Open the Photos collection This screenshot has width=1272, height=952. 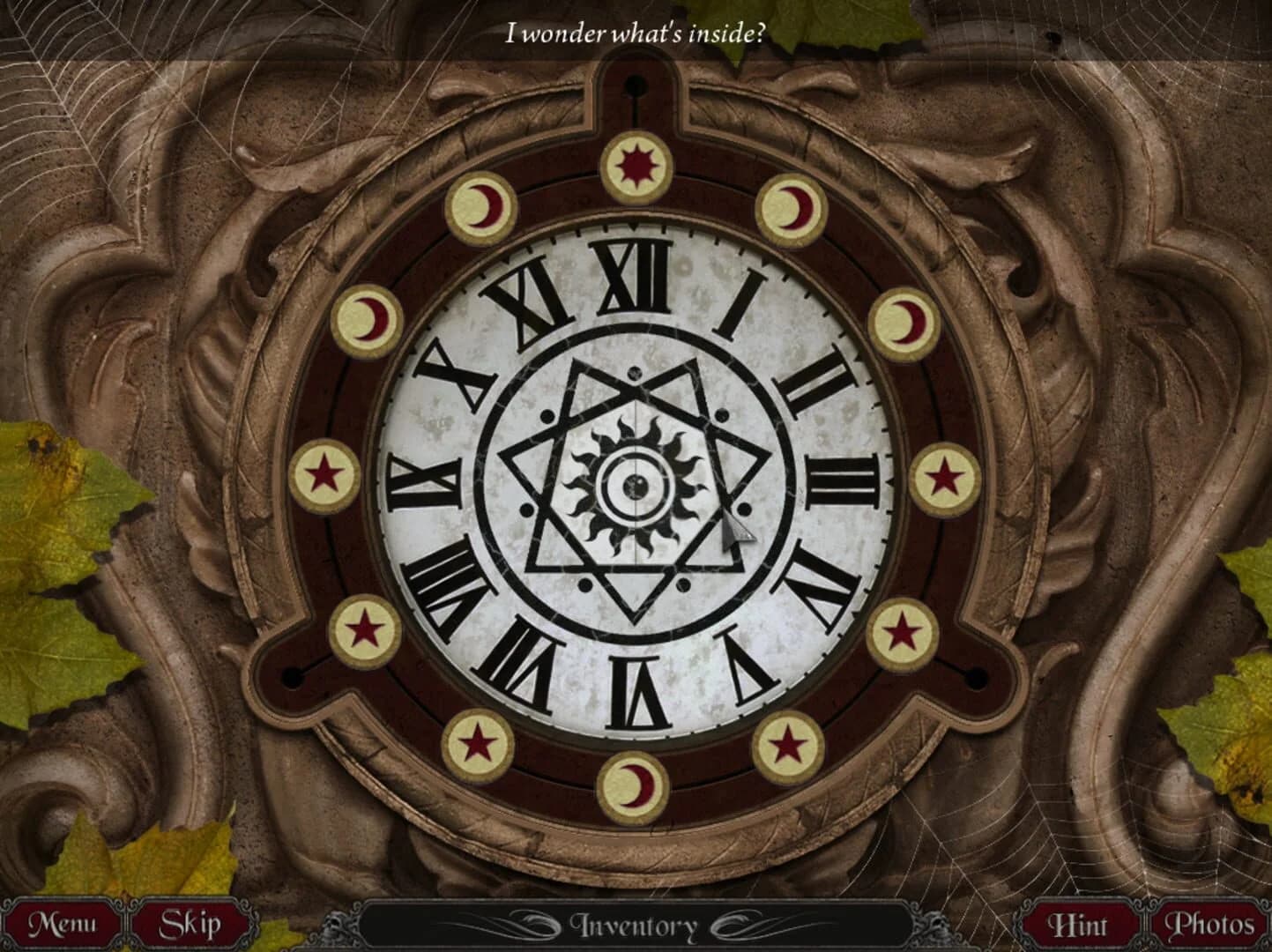[1212, 924]
